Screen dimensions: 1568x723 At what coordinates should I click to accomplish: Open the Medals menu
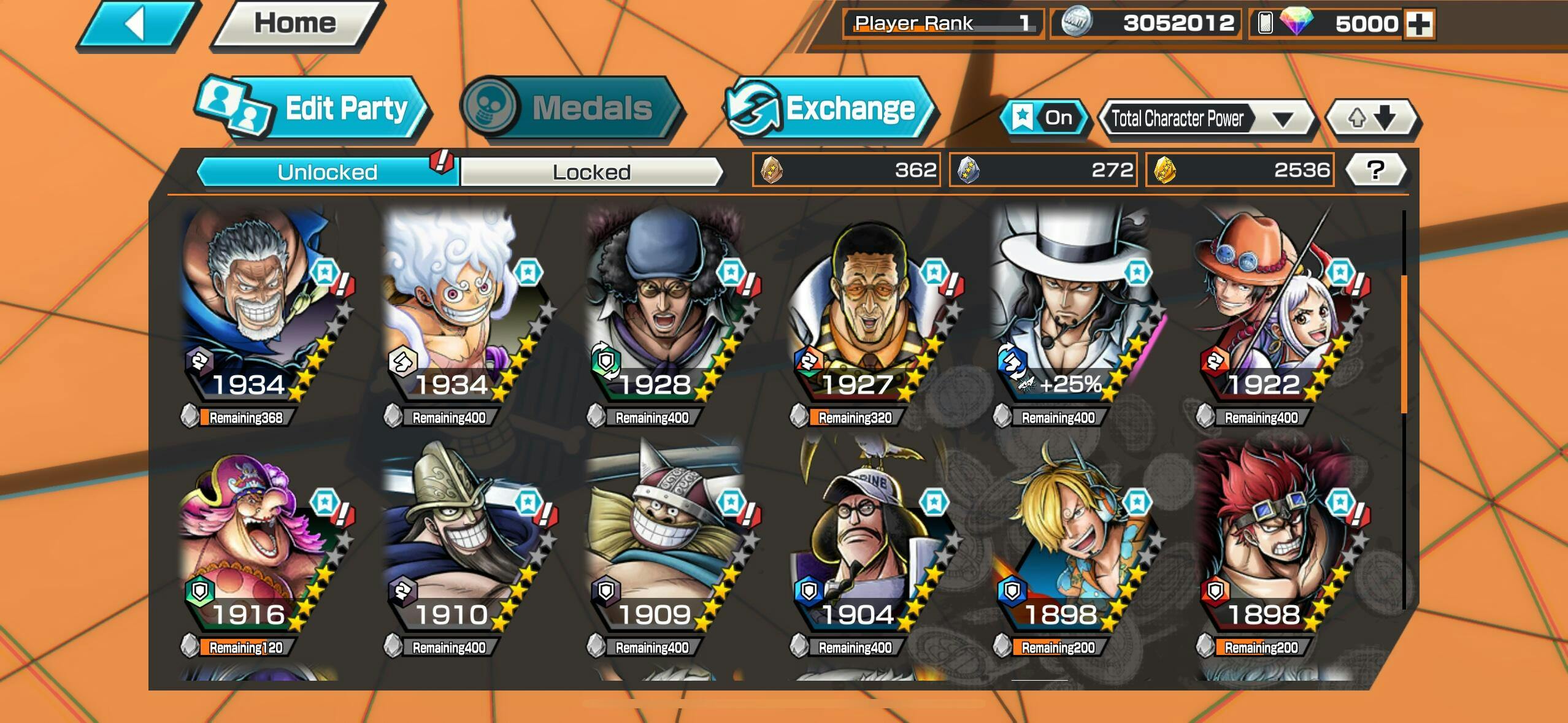572,109
